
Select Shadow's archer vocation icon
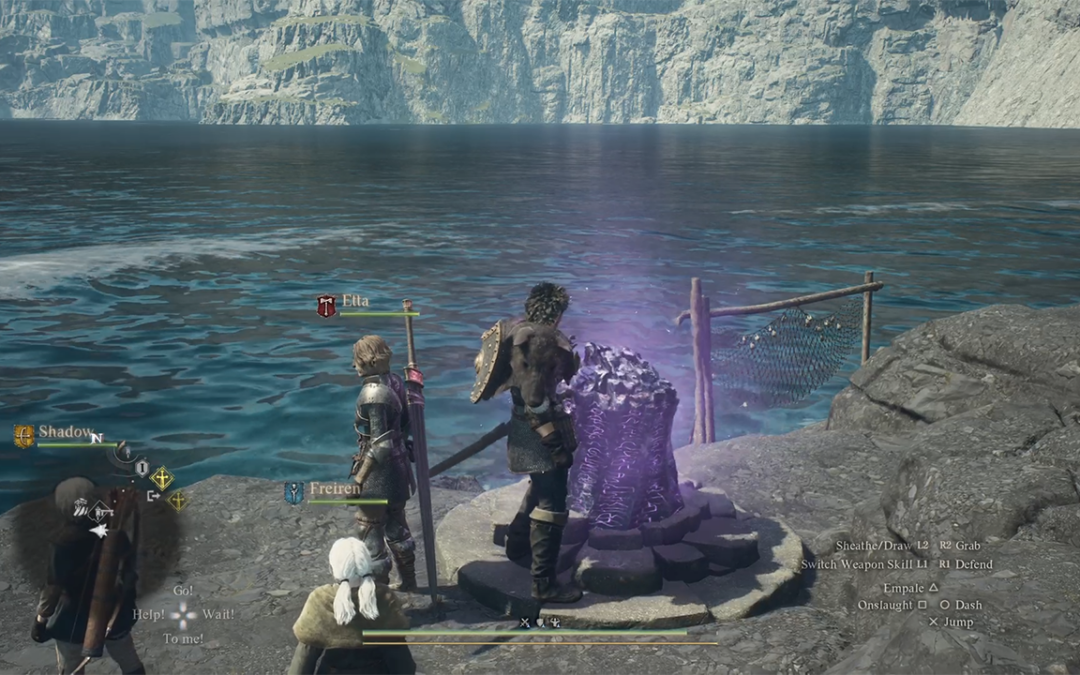(x=24, y=435)
